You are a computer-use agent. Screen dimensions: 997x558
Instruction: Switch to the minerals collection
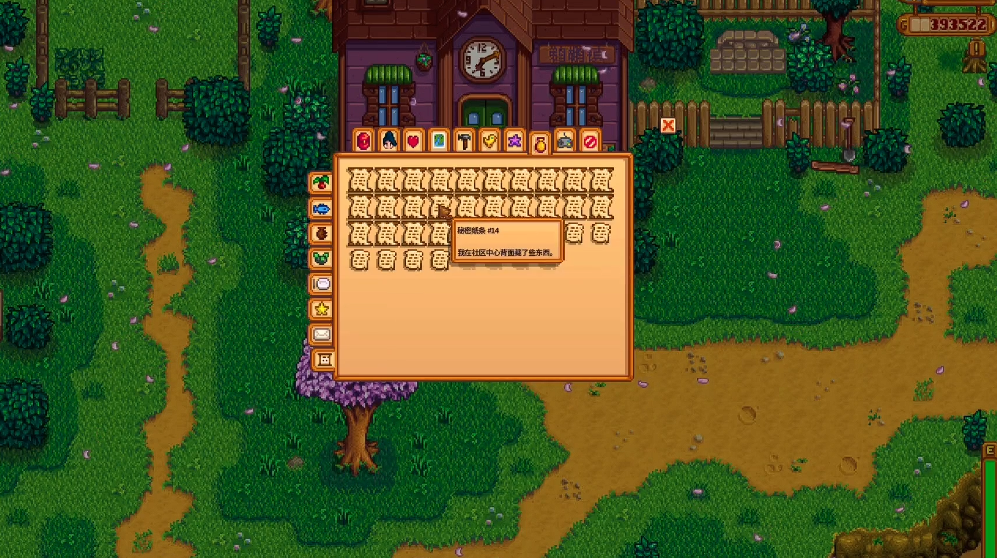pyautogui.click(x=321, y=258)
